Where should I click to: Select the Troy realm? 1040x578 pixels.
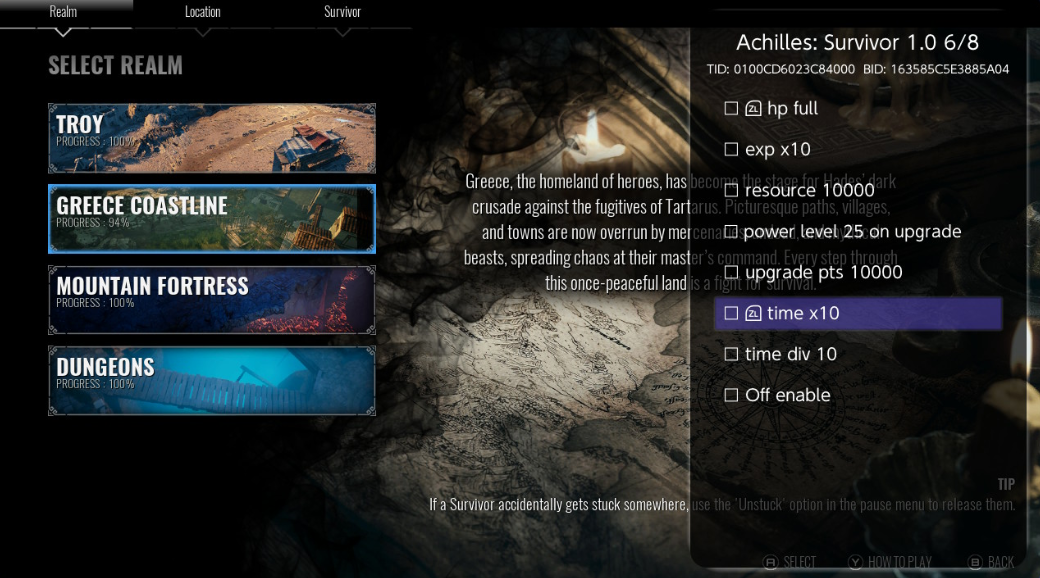(x=212, y=138)
